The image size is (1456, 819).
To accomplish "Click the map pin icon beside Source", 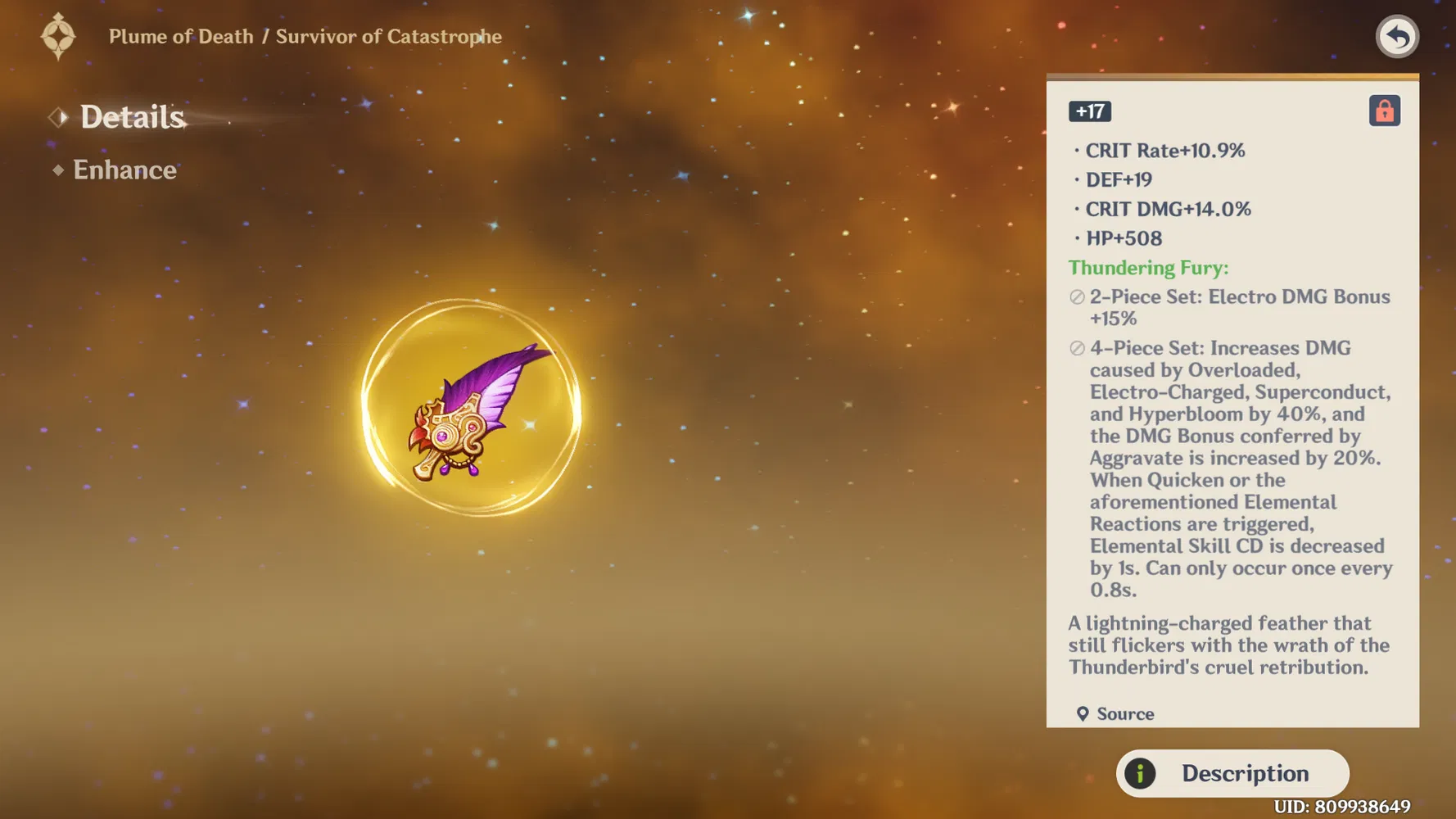I will point(1083,713).
